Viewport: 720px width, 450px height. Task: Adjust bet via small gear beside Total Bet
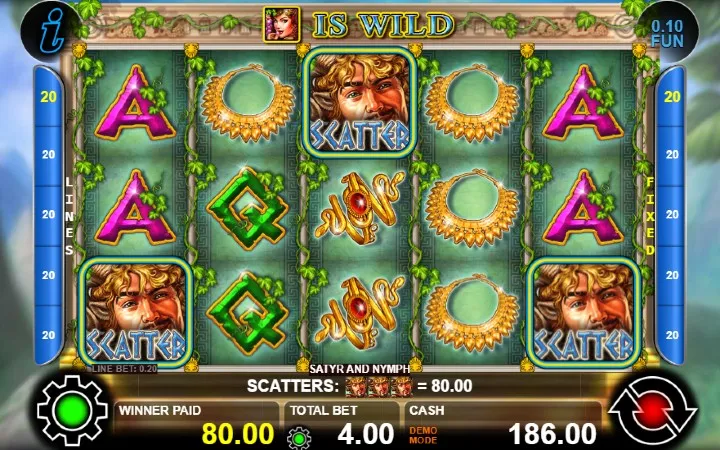tap(296, 436)
